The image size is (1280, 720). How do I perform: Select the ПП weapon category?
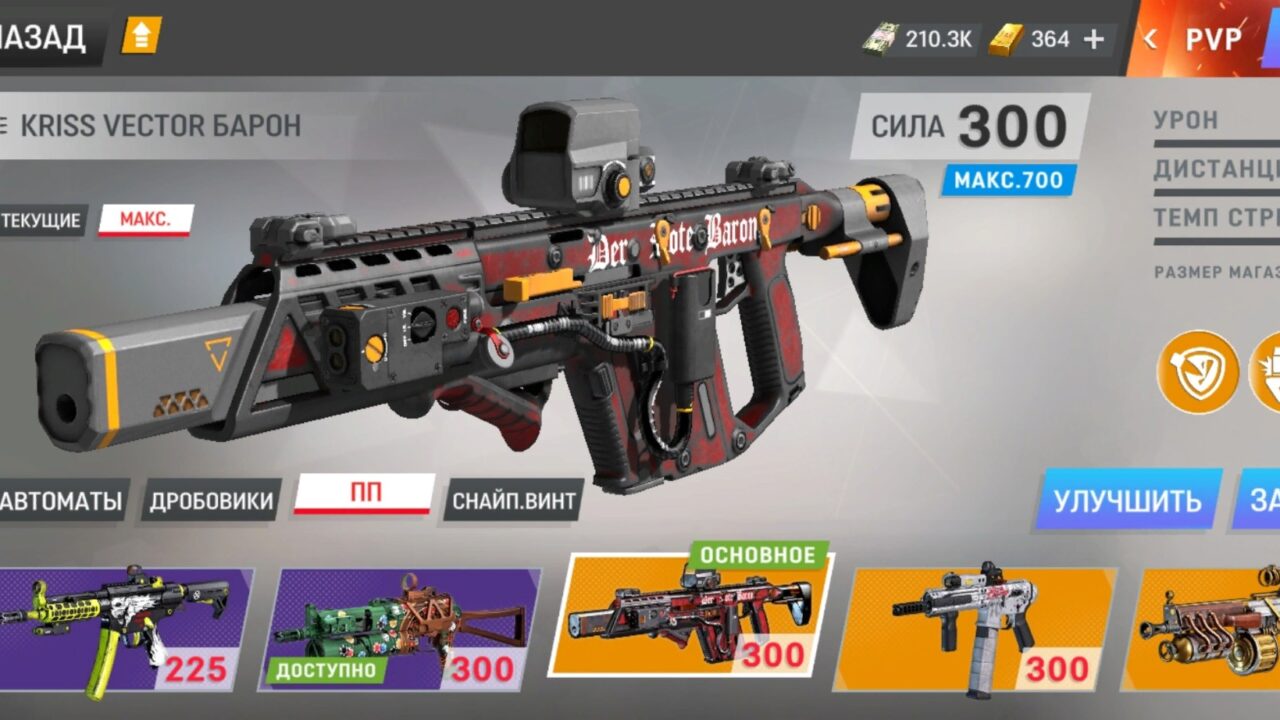tap(364, 495)
